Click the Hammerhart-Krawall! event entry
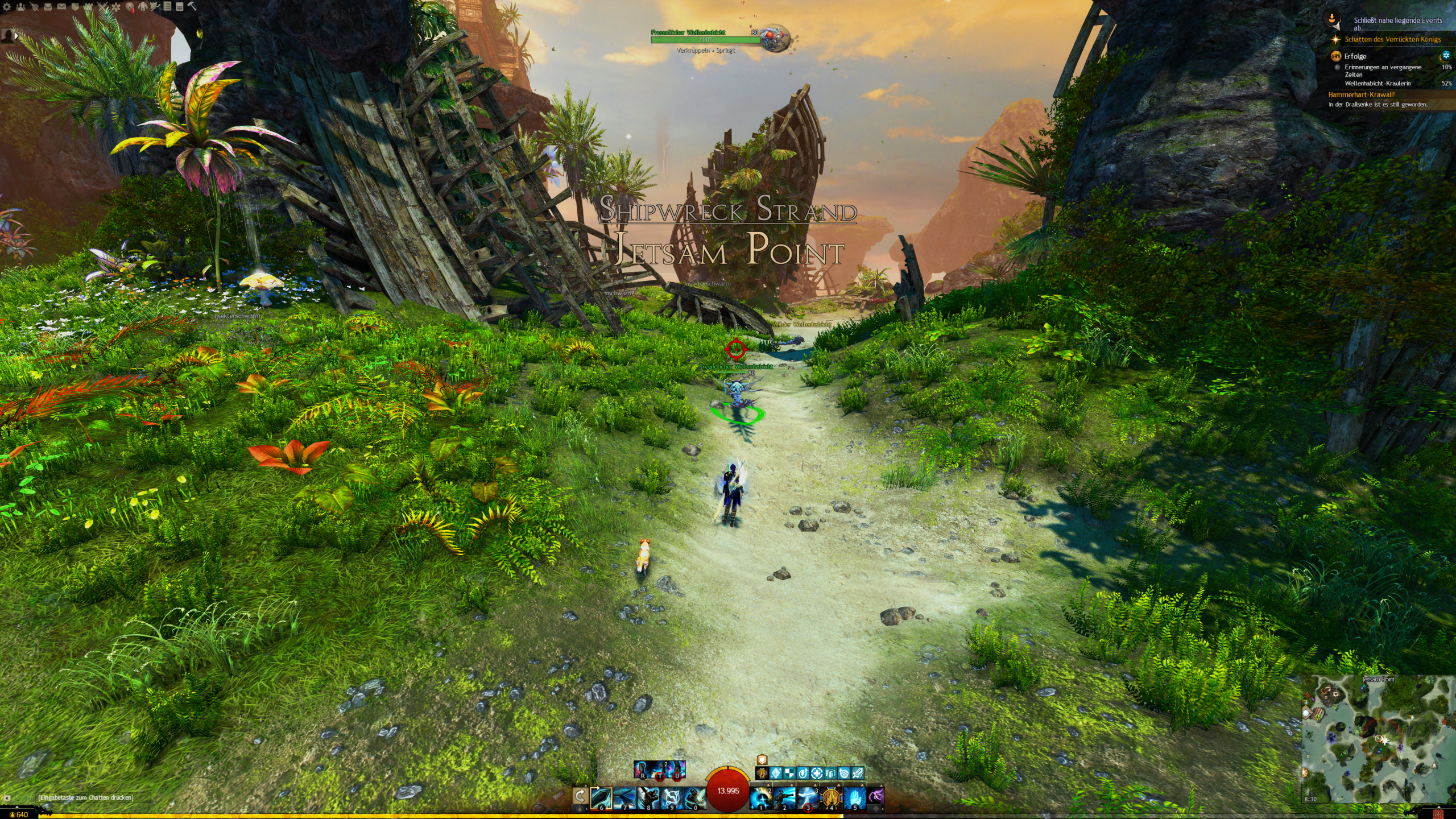Image resolution: width=1456 pixels, height=819 pixels. point(1361,95)
